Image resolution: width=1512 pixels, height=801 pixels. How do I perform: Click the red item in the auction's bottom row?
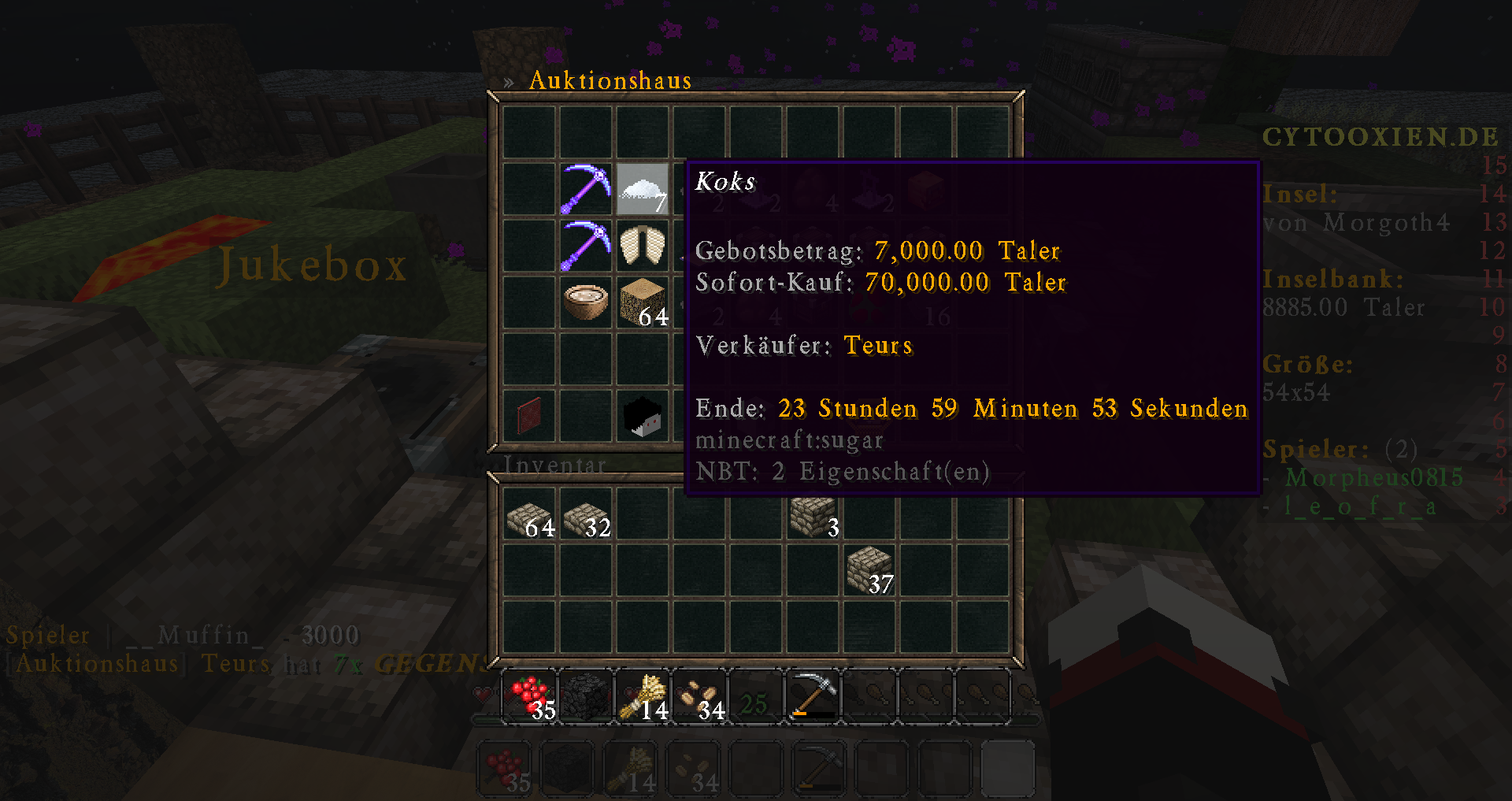tap(528, 416)
